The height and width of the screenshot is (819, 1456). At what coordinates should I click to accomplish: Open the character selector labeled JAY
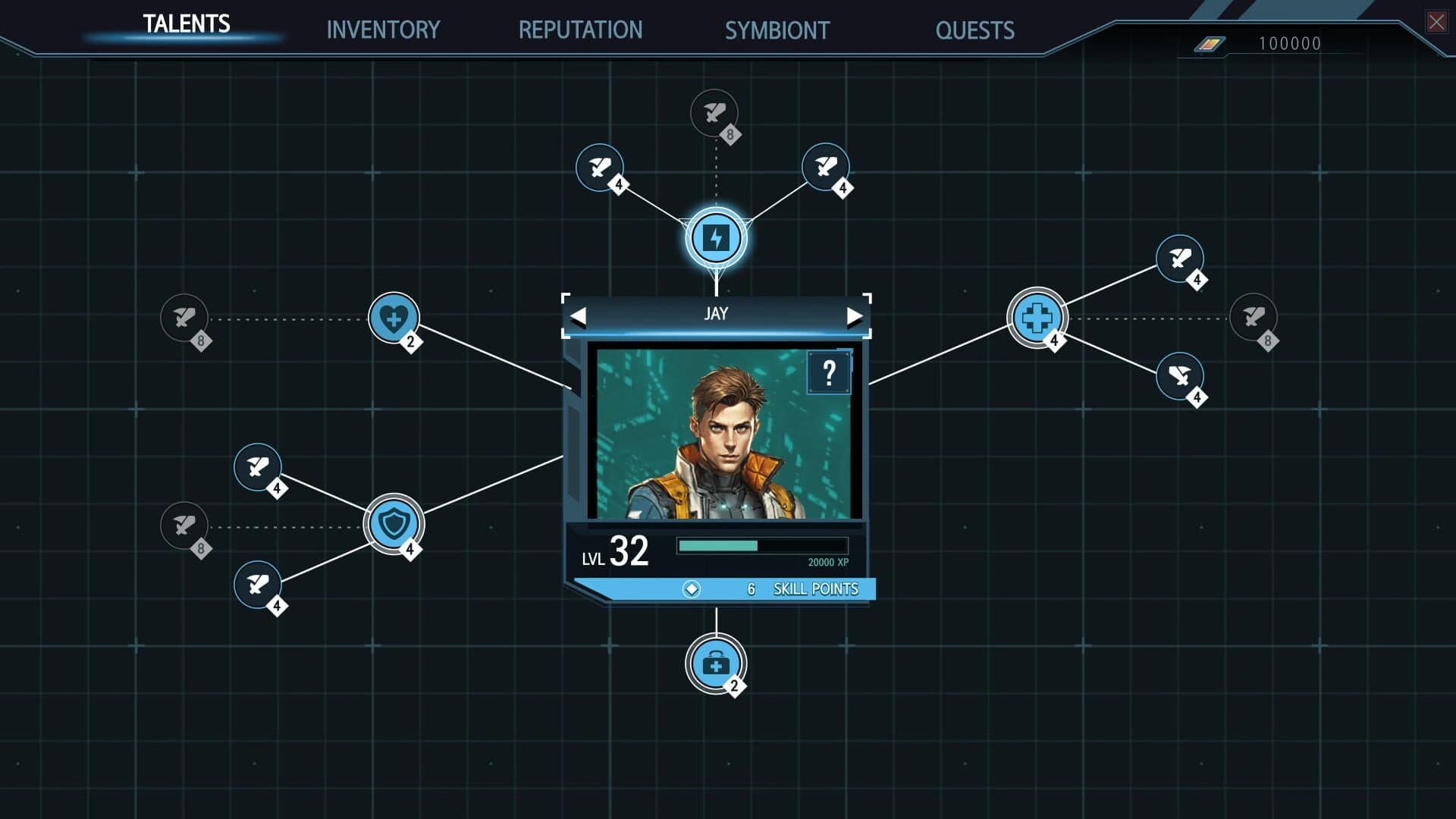(x=716, y=313)
